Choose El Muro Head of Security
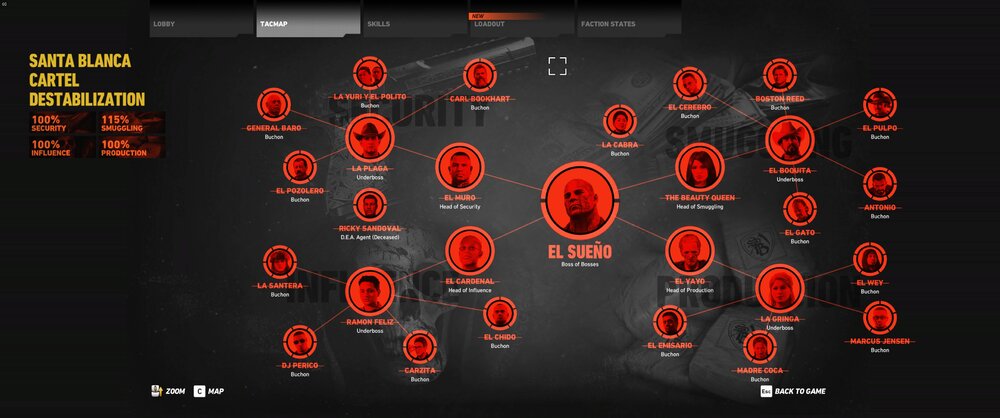1000x418 pixels. pyautogui.click(x=460, y=168)
